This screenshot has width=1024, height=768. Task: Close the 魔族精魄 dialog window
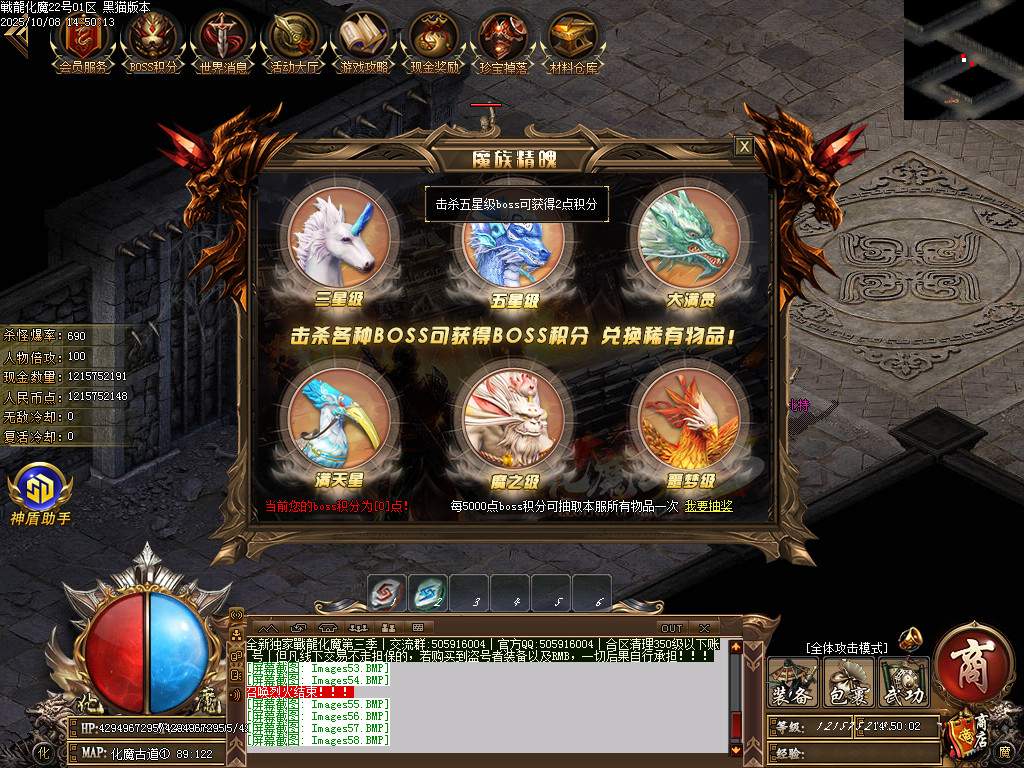coord(743,147)
